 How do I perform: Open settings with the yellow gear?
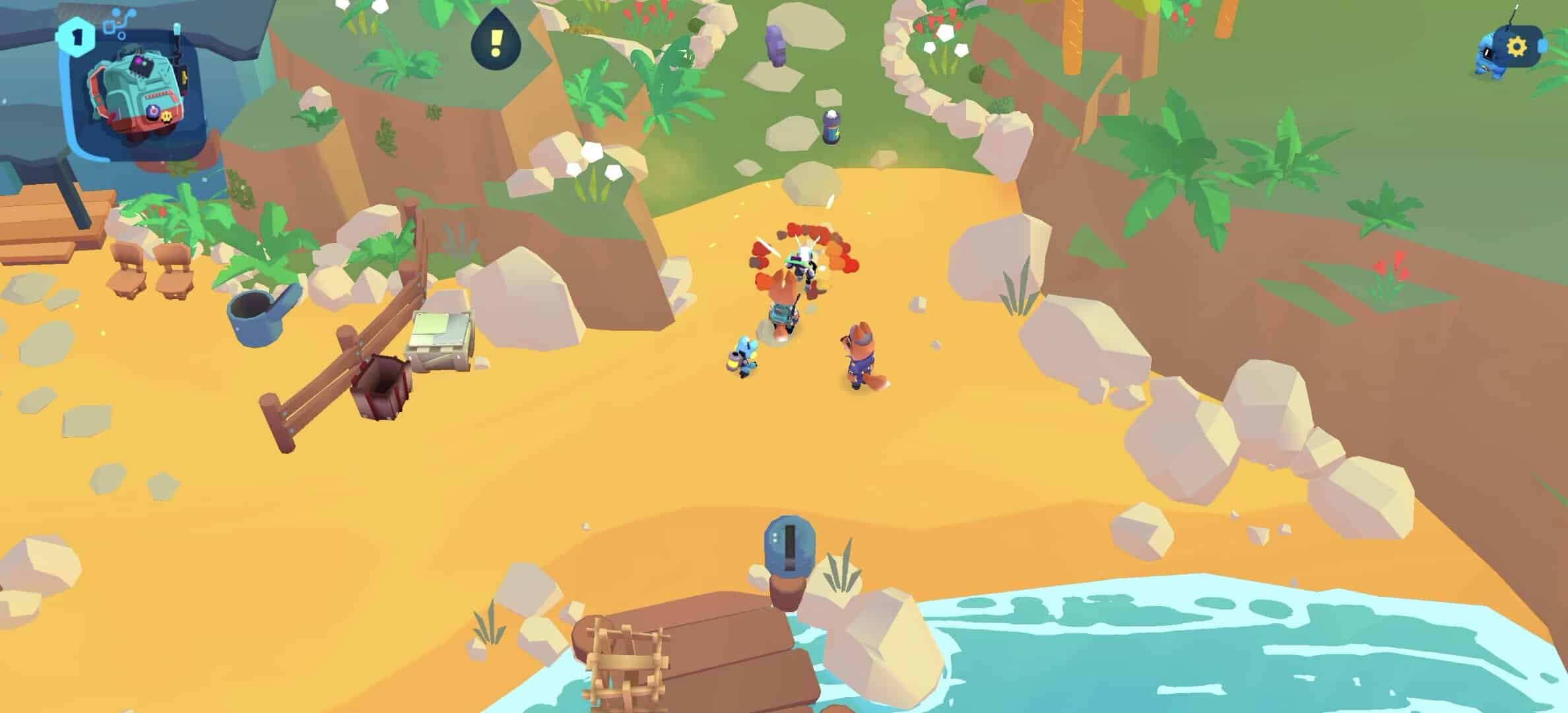tap(1517, 46)
